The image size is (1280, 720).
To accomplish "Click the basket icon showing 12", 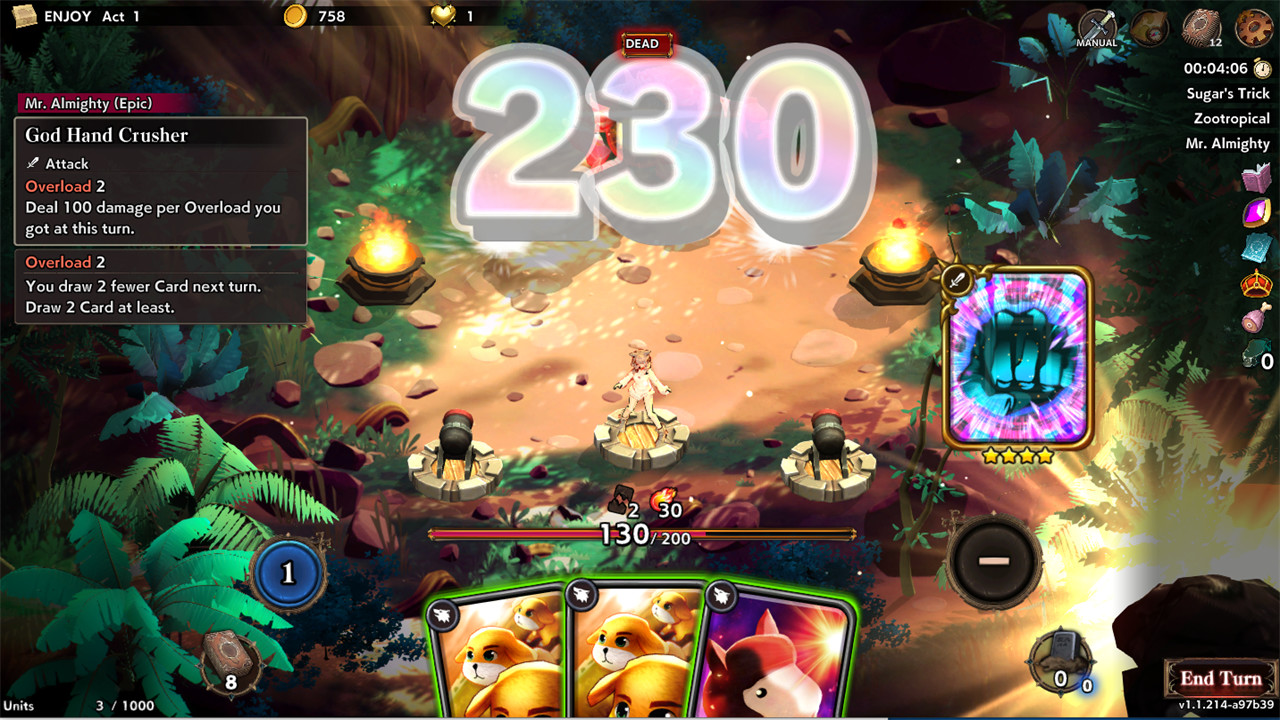I will coord(1204,28).
